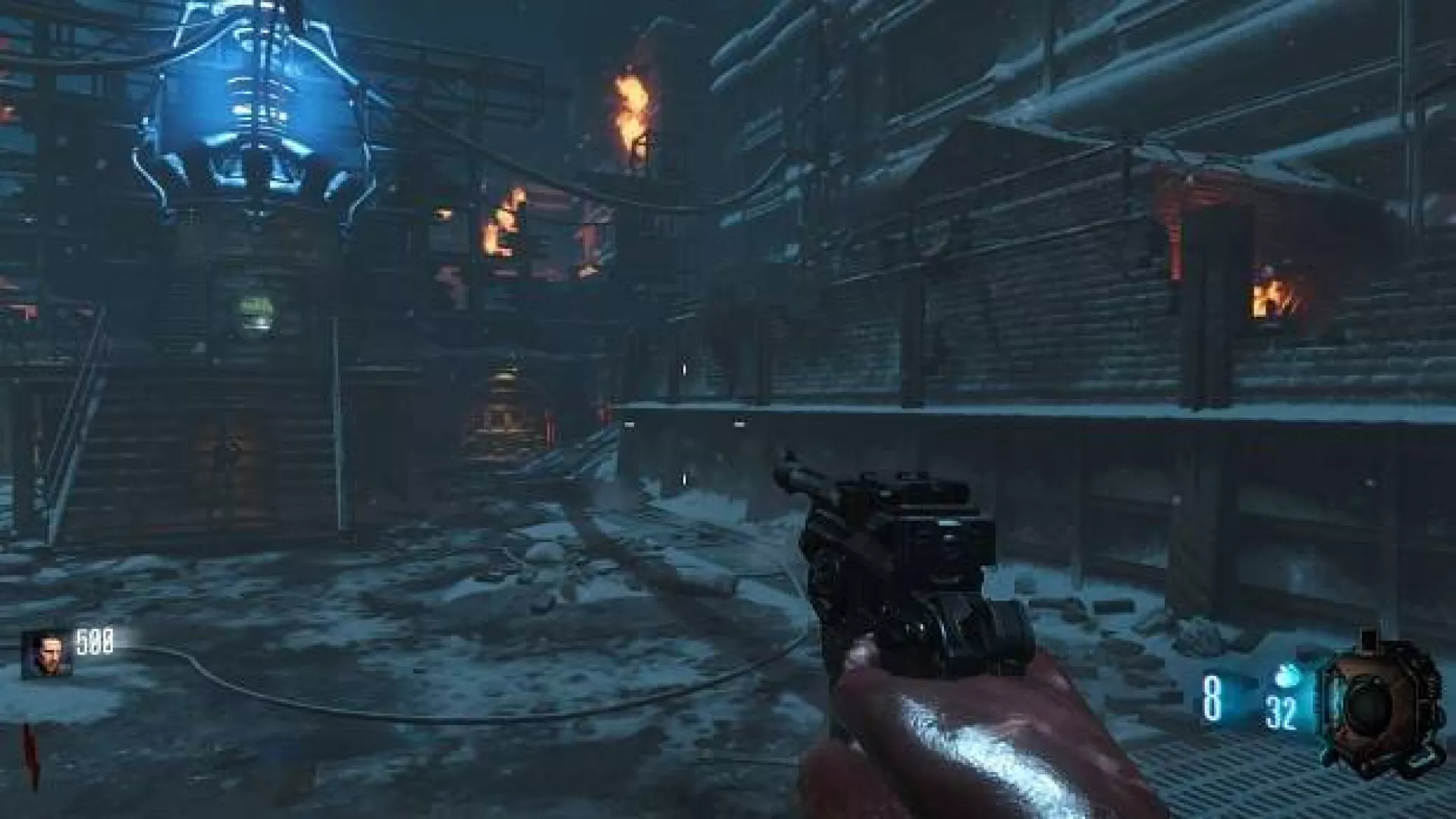Image resolution: width=1456 pixels, height=819 pixels.
Task: Click the red round tally mark
Action: tap(31, 758)
